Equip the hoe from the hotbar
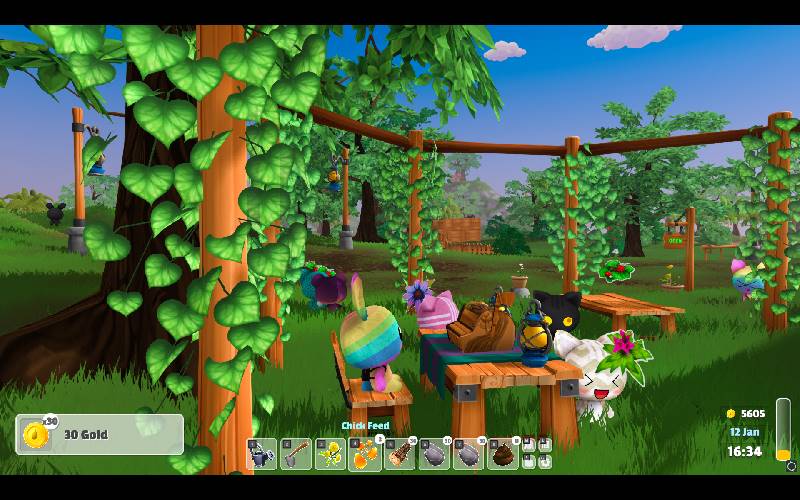The width and height of the screenshot is (800, 500). click(x=297, y=454)
